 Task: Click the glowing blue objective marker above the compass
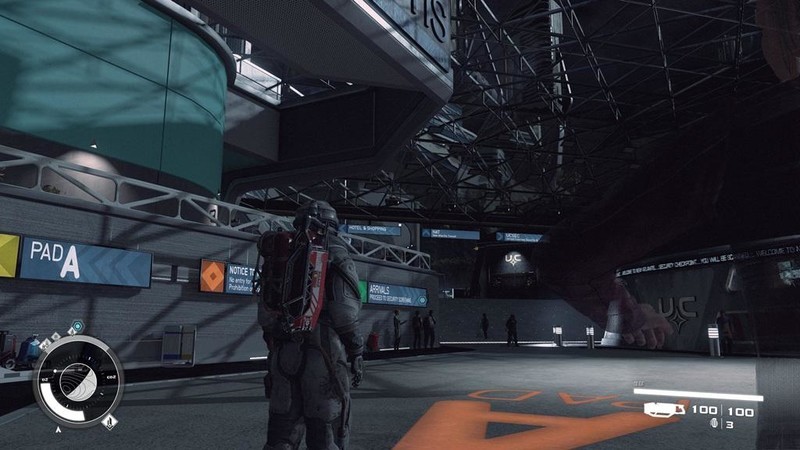[x=76, y=326]
